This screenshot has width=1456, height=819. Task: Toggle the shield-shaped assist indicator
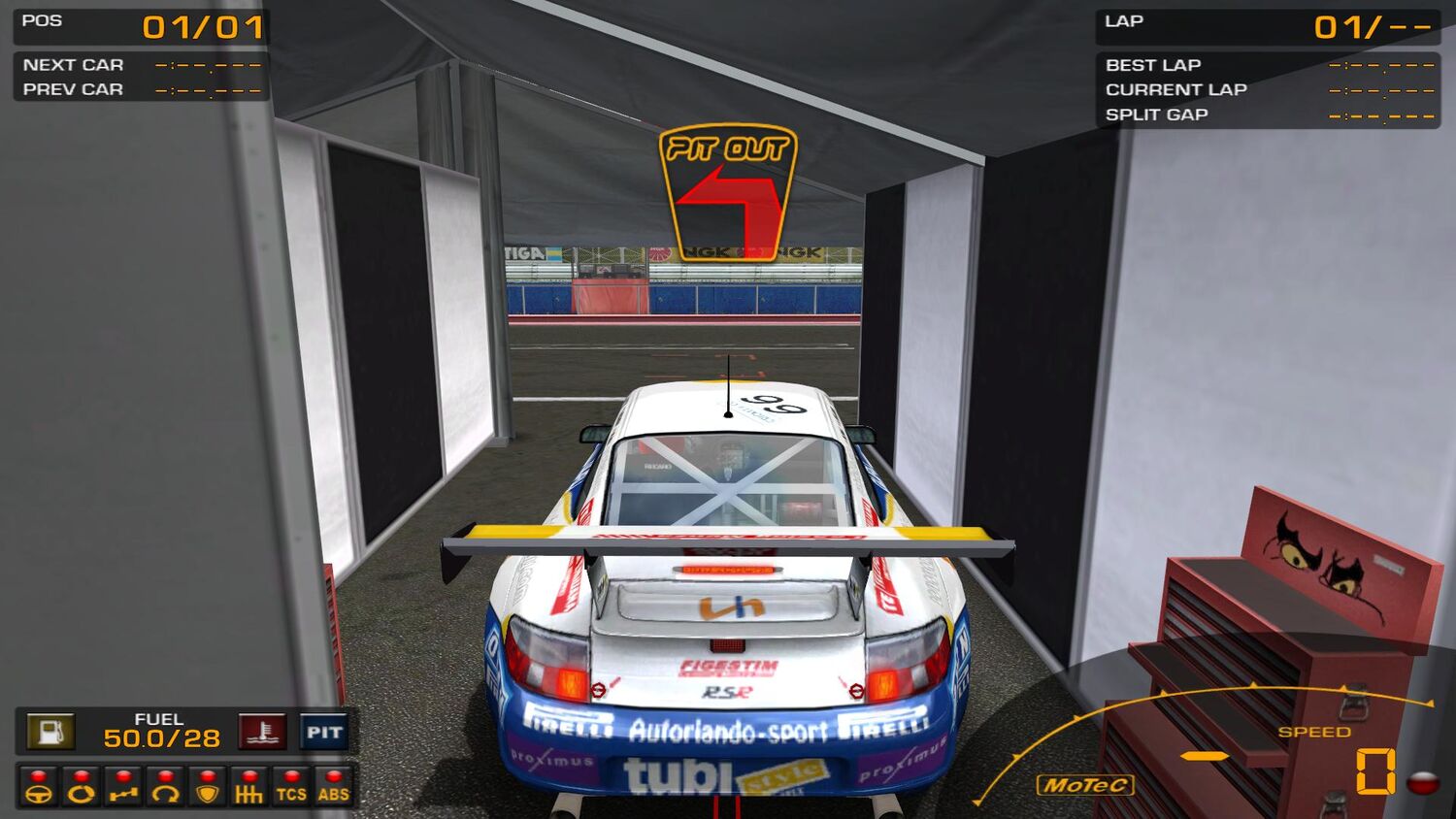click(x=207, y=787)
